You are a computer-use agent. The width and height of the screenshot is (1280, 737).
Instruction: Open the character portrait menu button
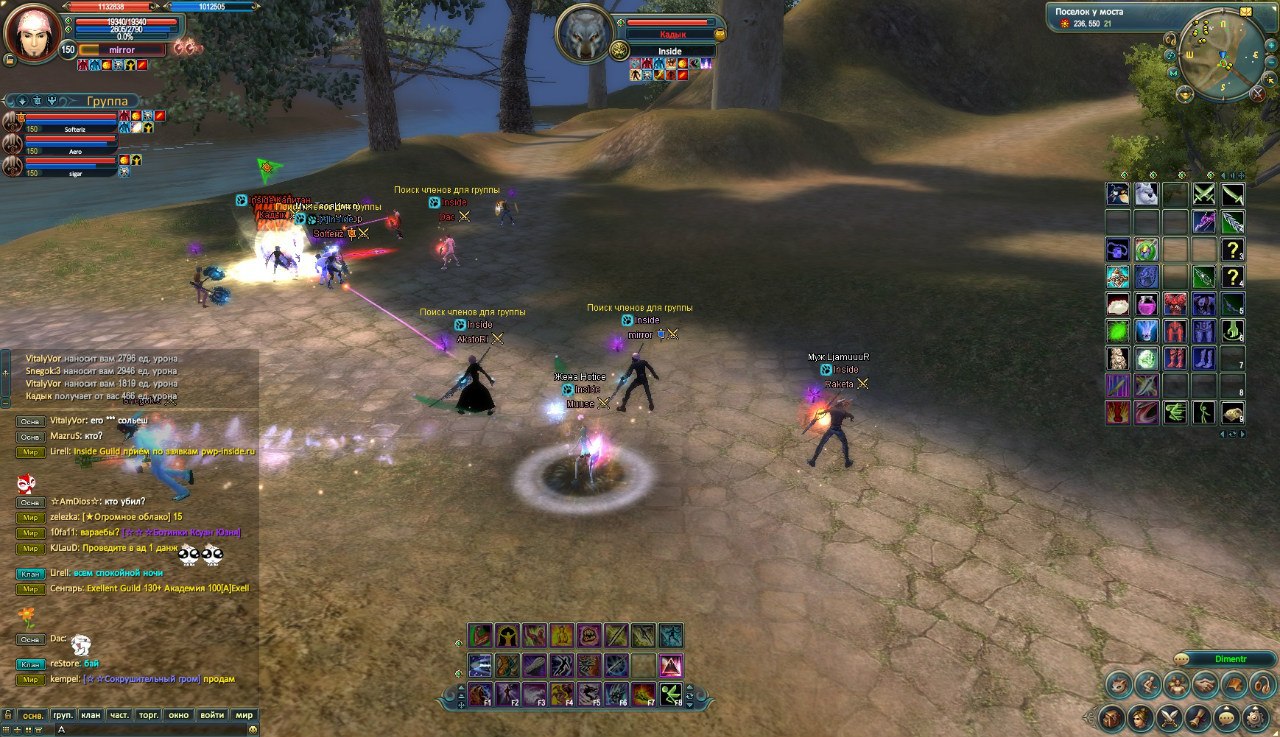coord(1139,718)
